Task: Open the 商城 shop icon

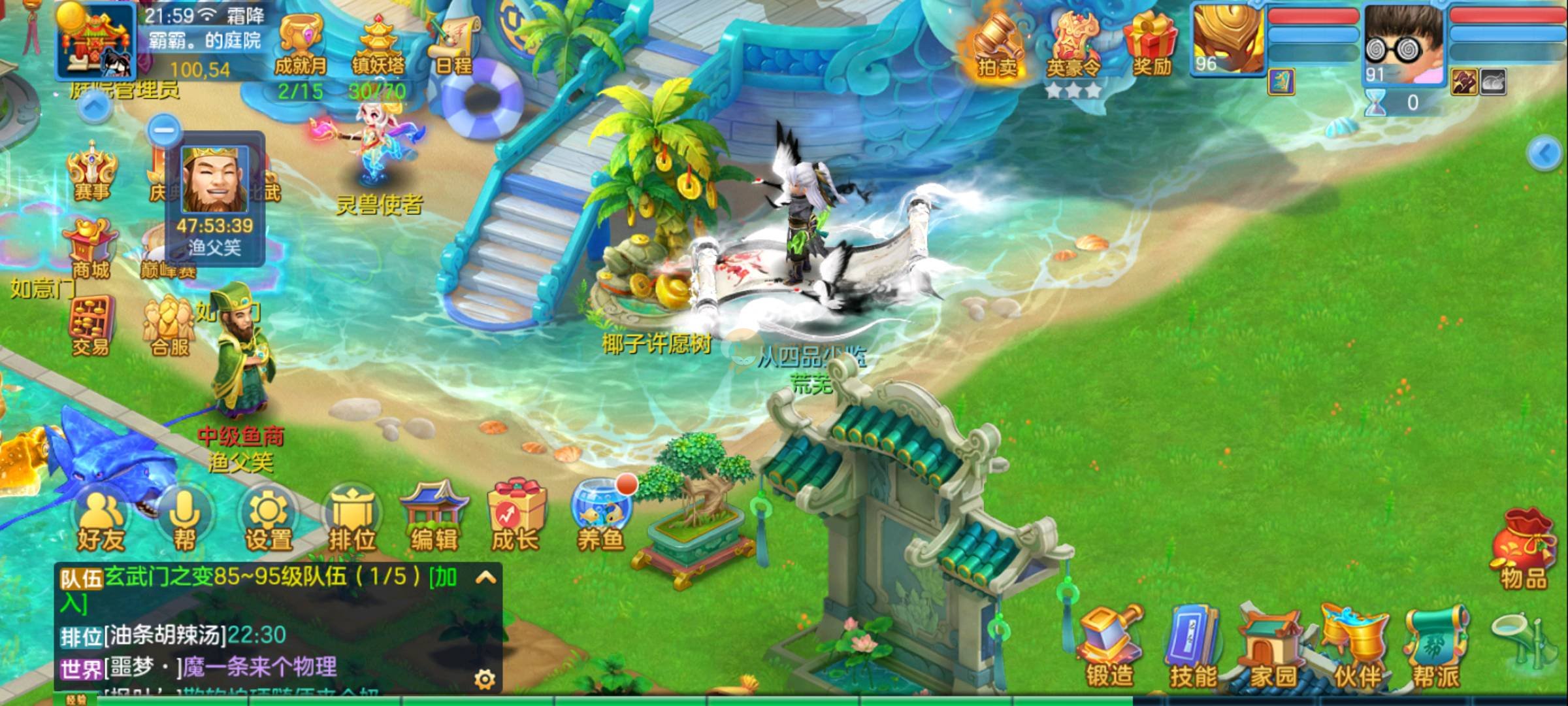Action: click(90, 248)
